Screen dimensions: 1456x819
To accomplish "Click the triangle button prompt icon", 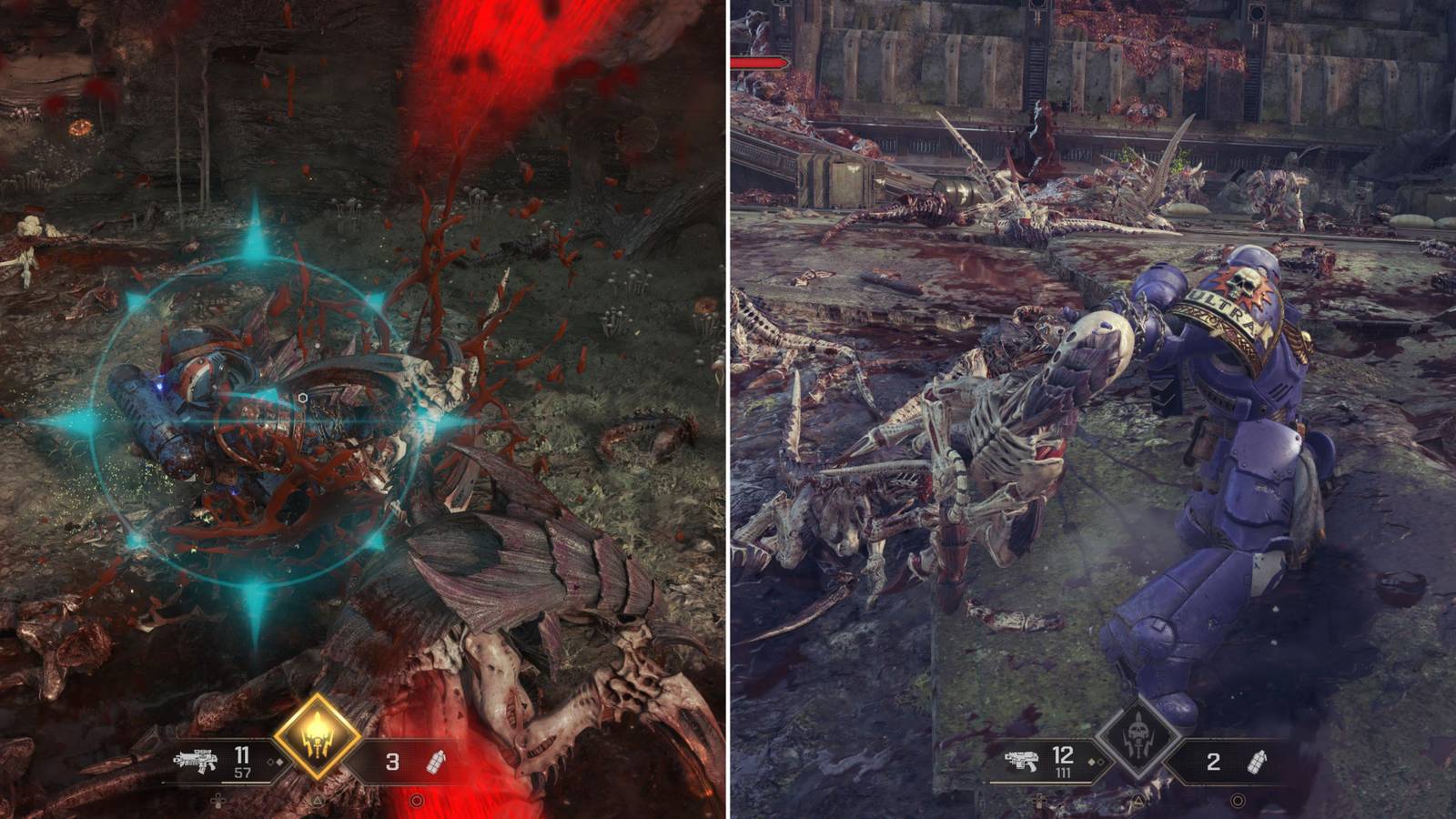I will pyautogui.click(x=316, y=801).
